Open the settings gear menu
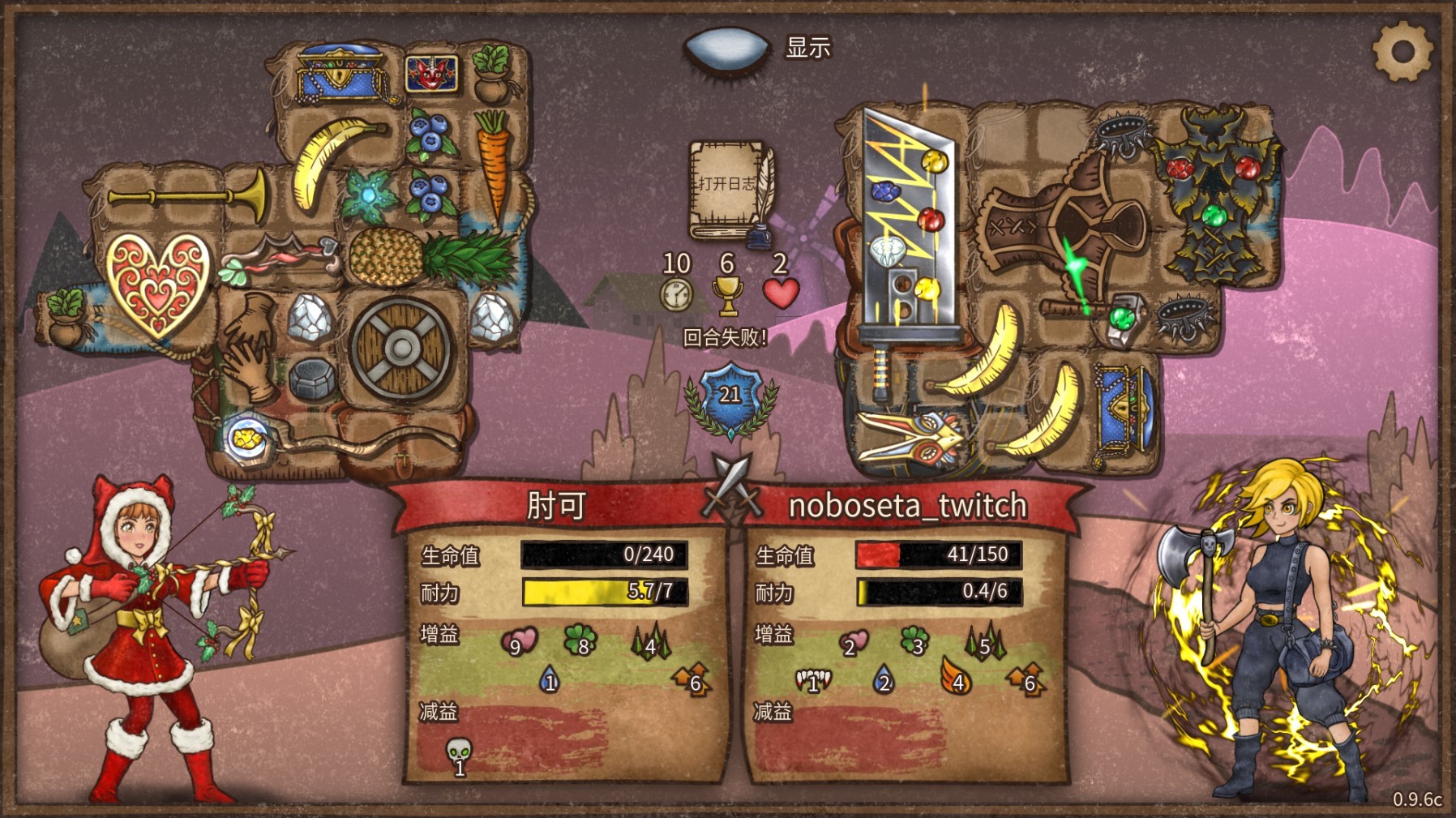Screen dimensions: 1456x818 click(x=1402, y=51)
